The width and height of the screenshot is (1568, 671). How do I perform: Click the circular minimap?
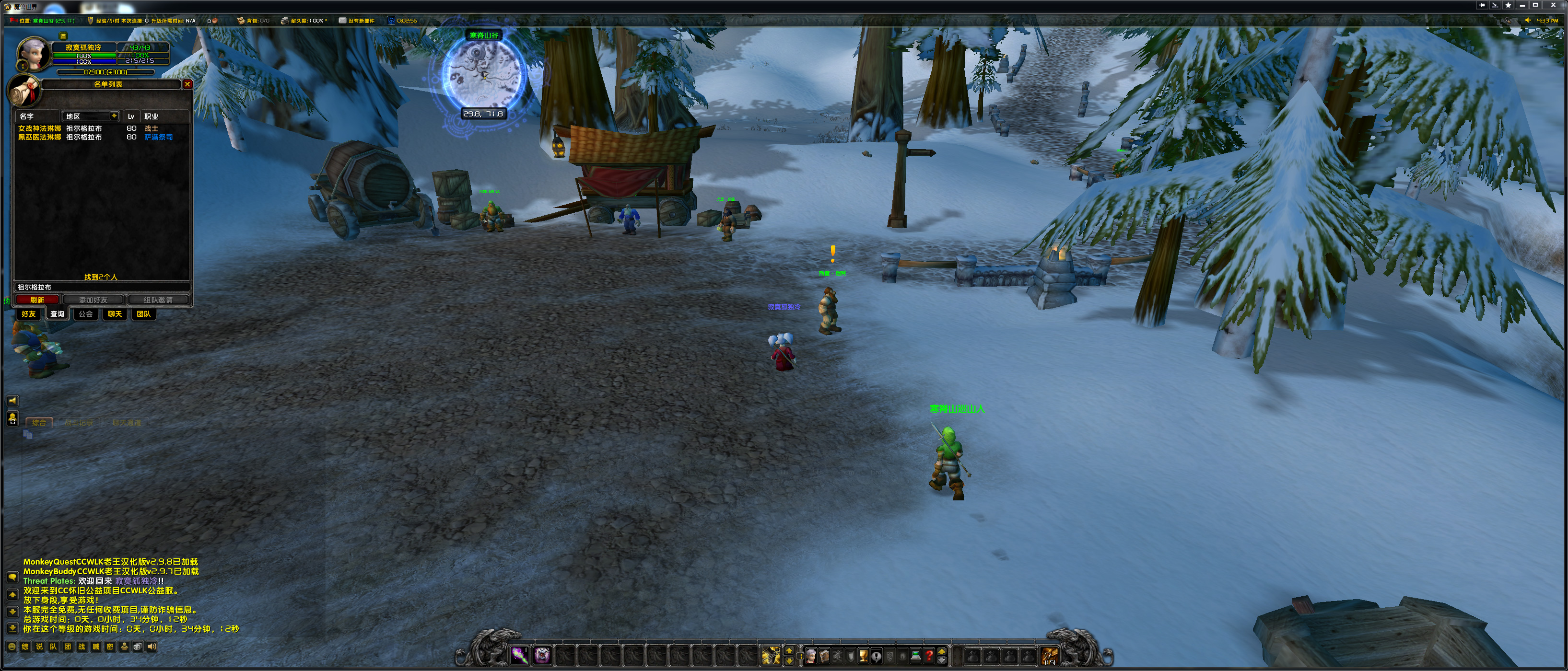coord(483,74)
